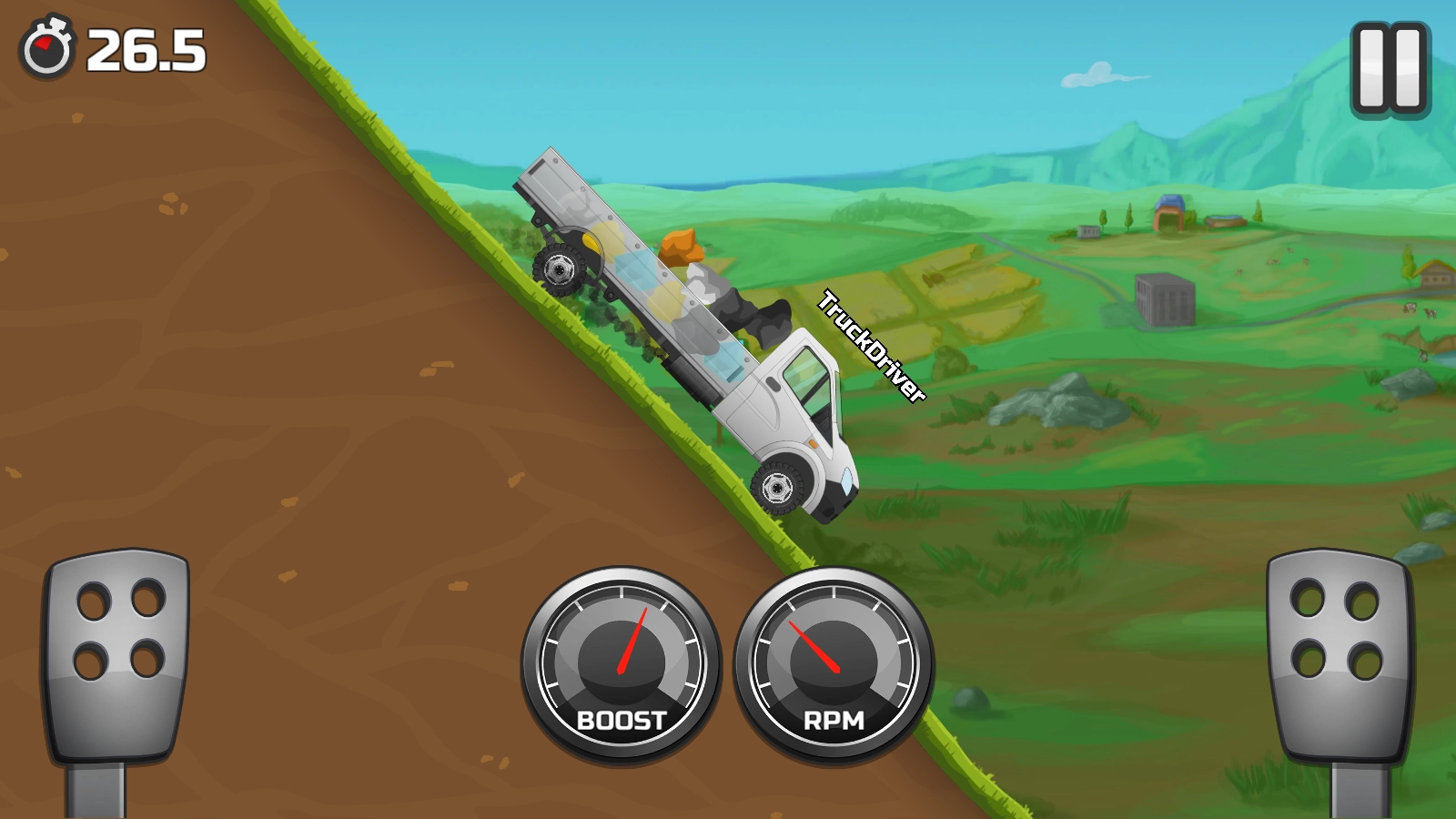This screenshot has height=819, width=1456.
Task: Tap the left brake pedal
Action: click(x=116, y=655)
